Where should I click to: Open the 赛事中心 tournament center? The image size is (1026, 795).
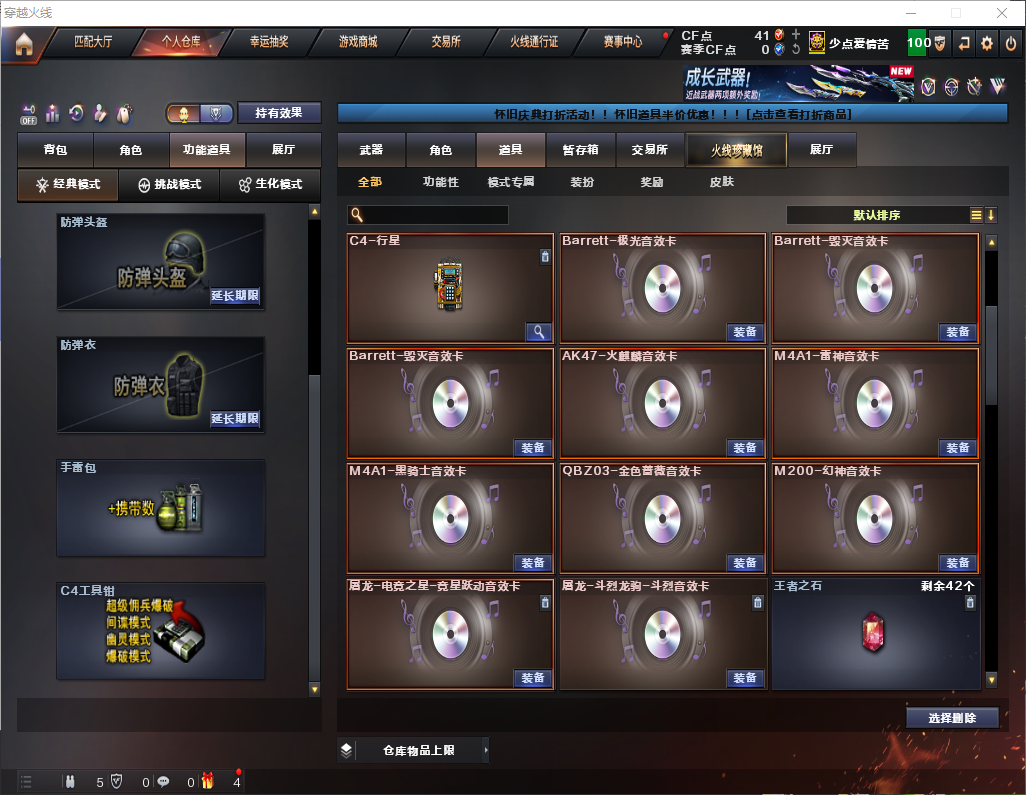click(x=623, y=42)
